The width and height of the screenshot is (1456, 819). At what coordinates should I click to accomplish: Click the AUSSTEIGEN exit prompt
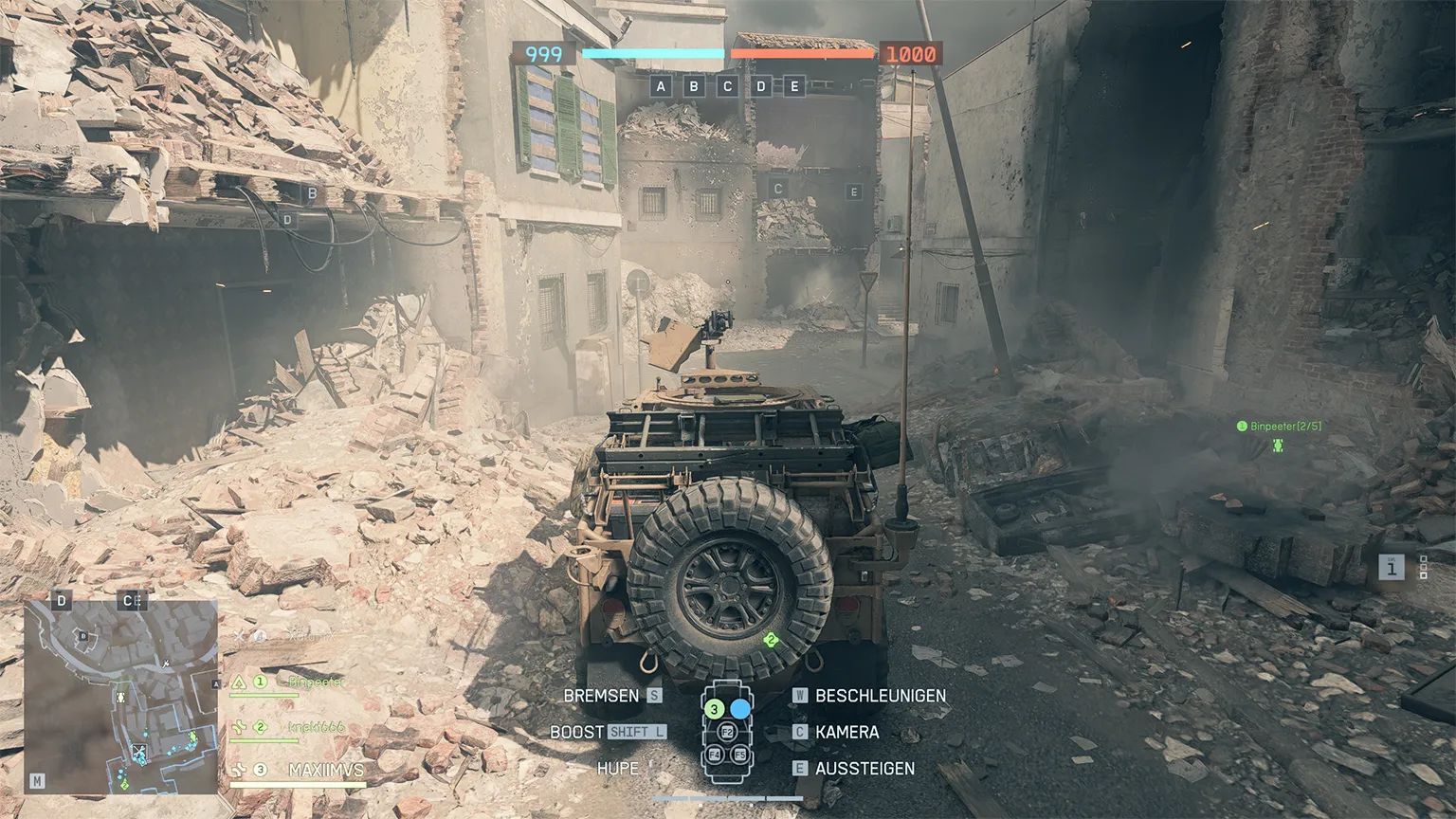click(x=864, y=769)
